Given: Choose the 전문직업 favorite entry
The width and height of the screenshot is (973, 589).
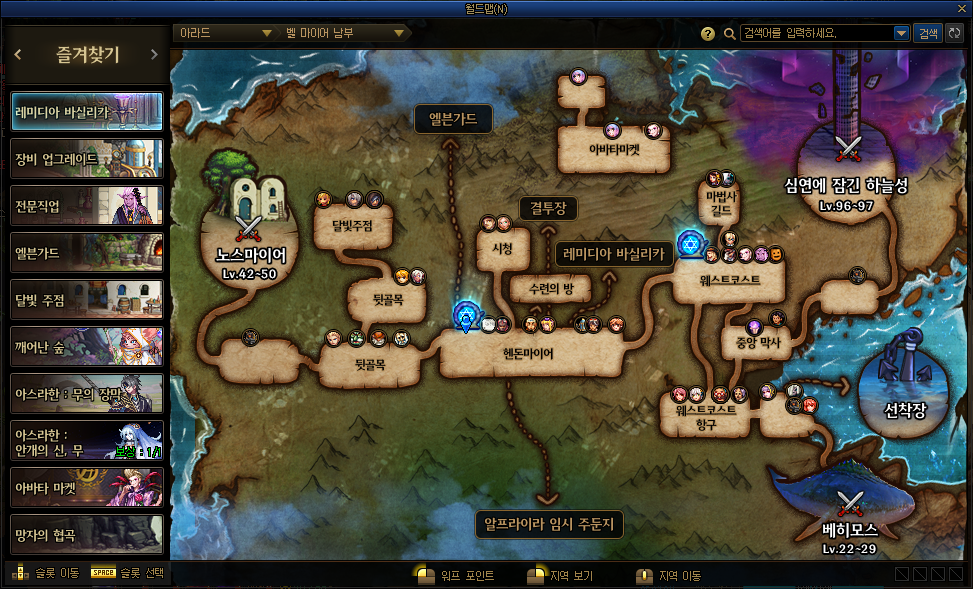Looking at the screenshot, I should point(86,205).
